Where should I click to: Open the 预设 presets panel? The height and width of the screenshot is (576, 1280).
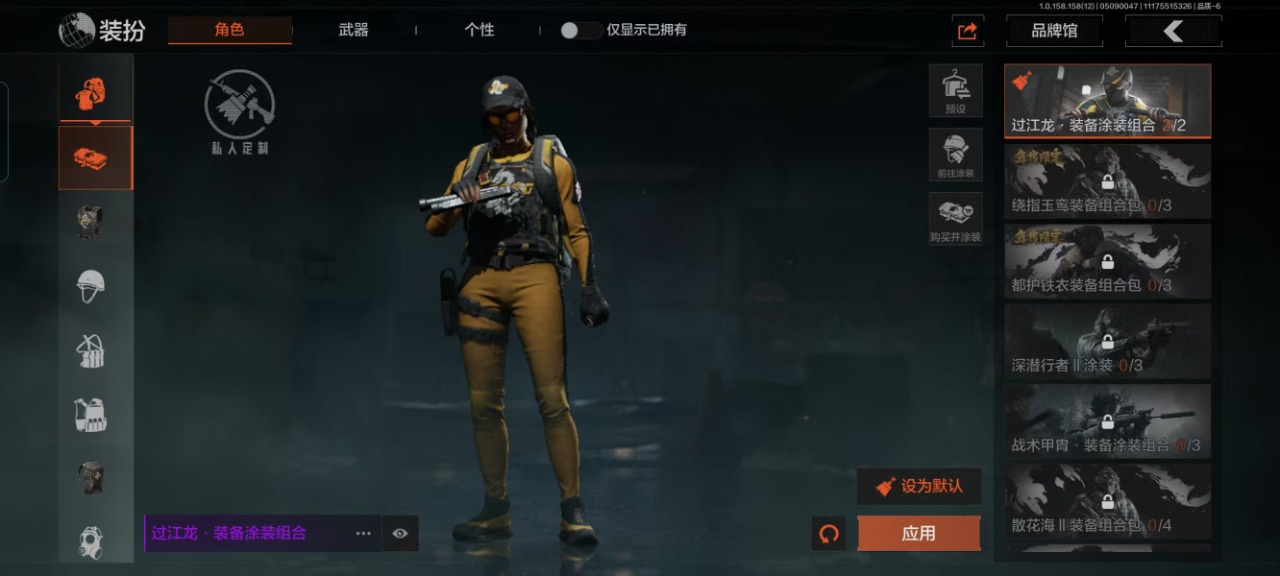point(955,90)
